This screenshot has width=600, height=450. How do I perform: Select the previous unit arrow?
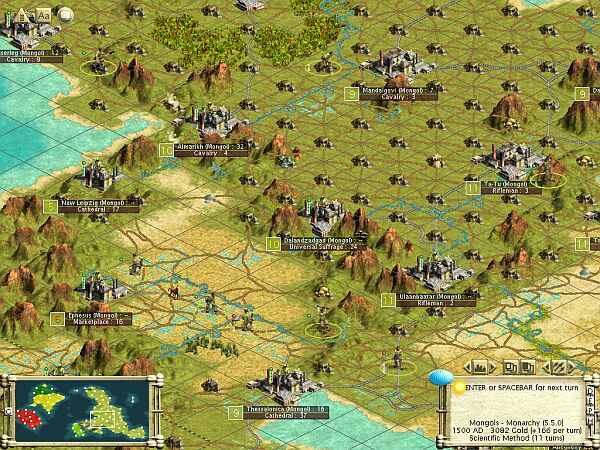[544, 366]
